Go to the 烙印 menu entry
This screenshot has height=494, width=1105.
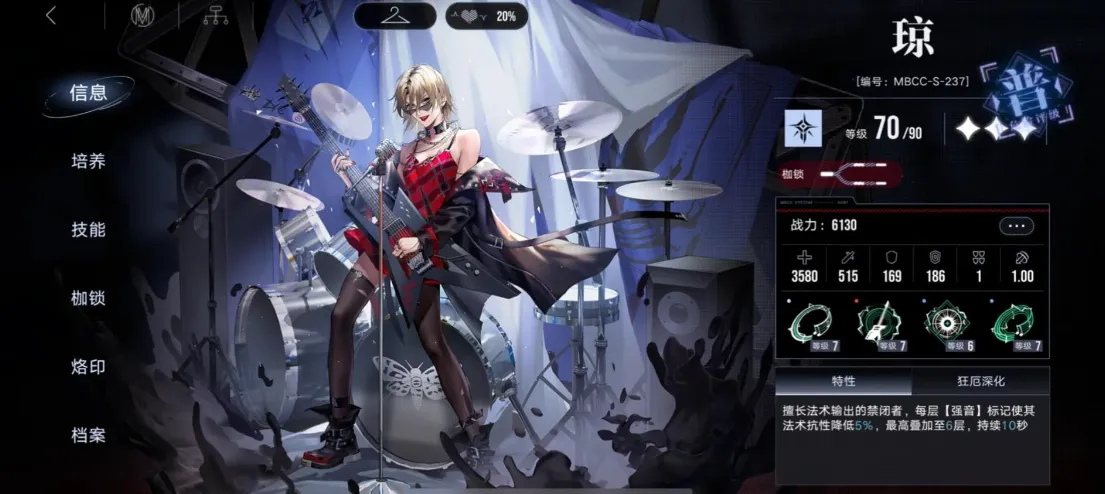click(x=88, y=367)
